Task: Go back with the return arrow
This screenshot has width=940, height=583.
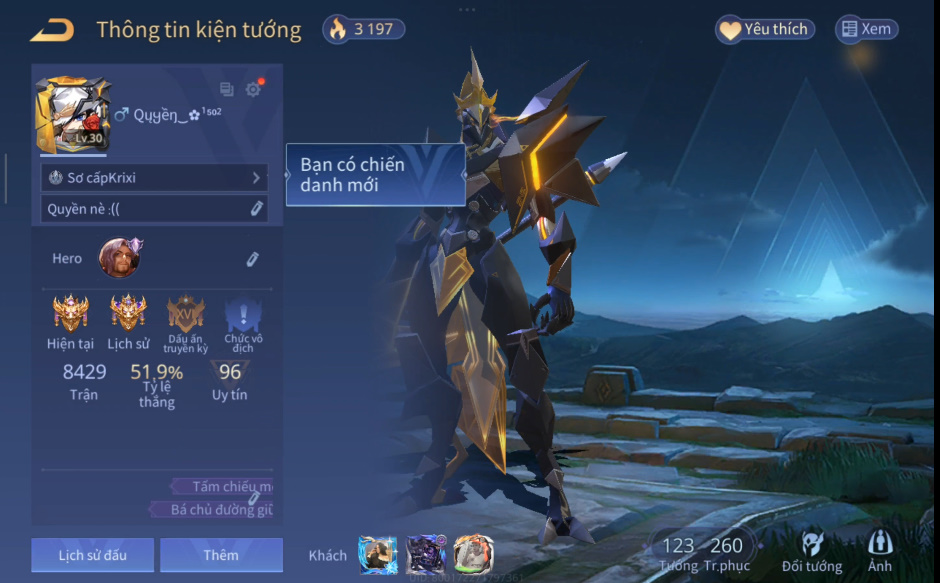Action: click(52, 31)
